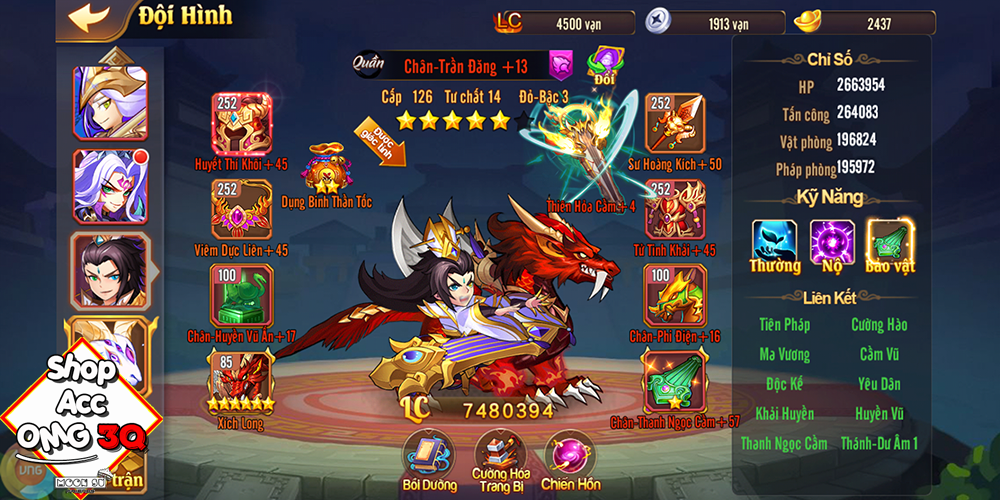View the Bảo vật skill
The height and width of the screenshot is (500, 1000).
pos(890,242)
